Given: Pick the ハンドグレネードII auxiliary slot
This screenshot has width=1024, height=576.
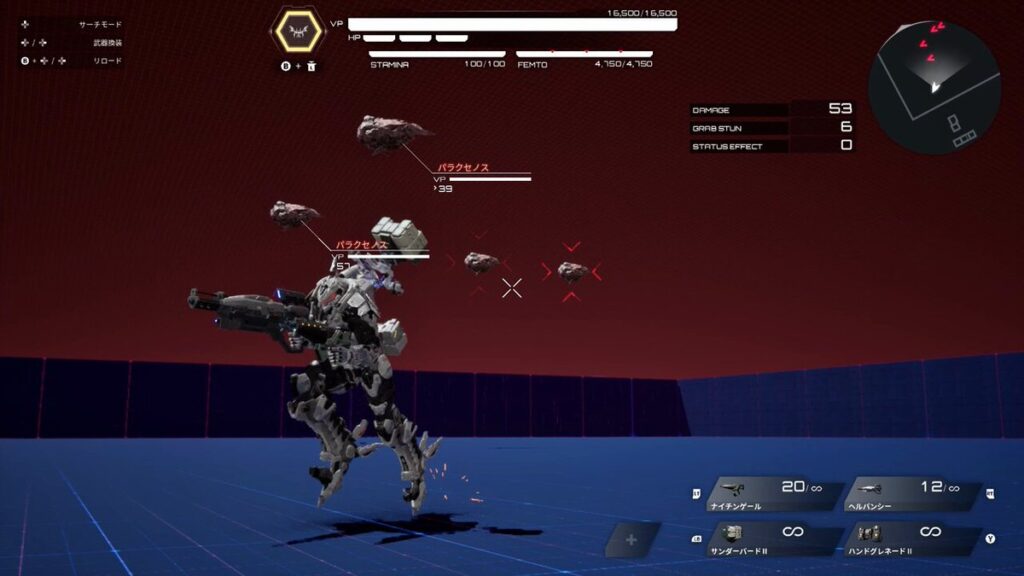Looking at the screenshot, I should tap(910, 539).
